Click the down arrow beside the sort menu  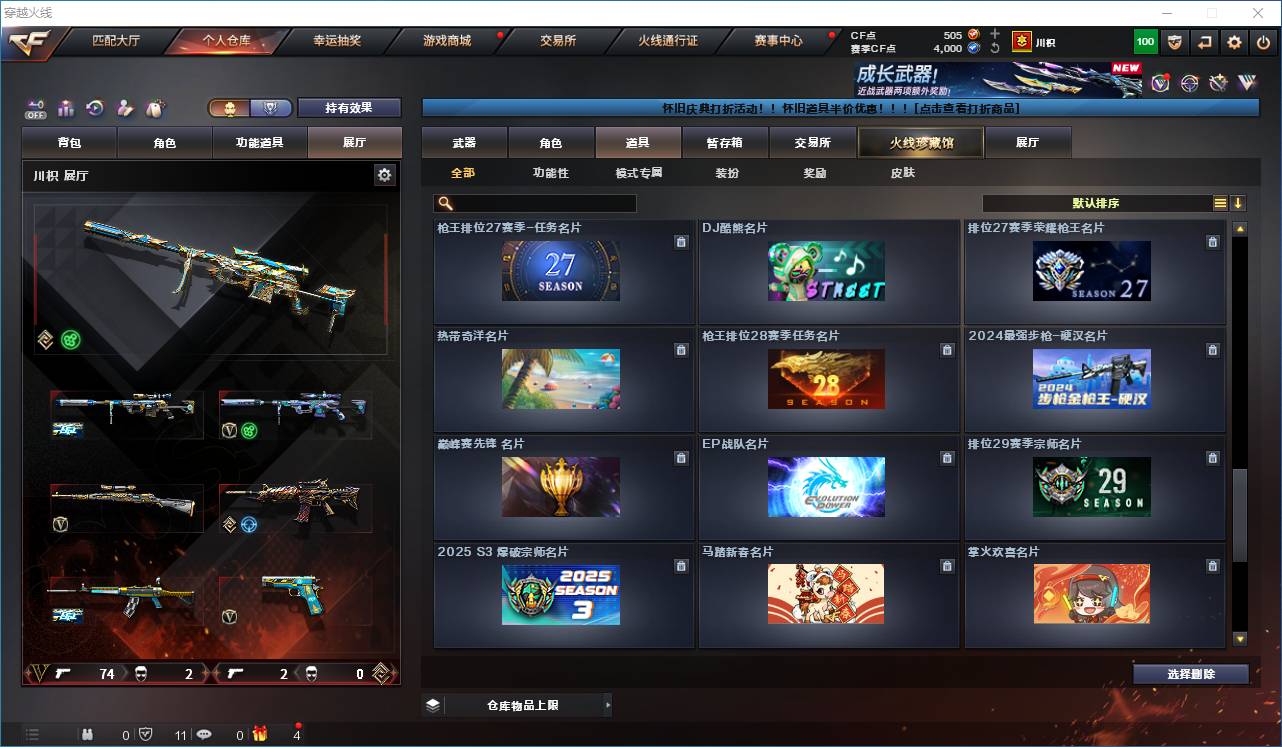tap(1239, 203)
